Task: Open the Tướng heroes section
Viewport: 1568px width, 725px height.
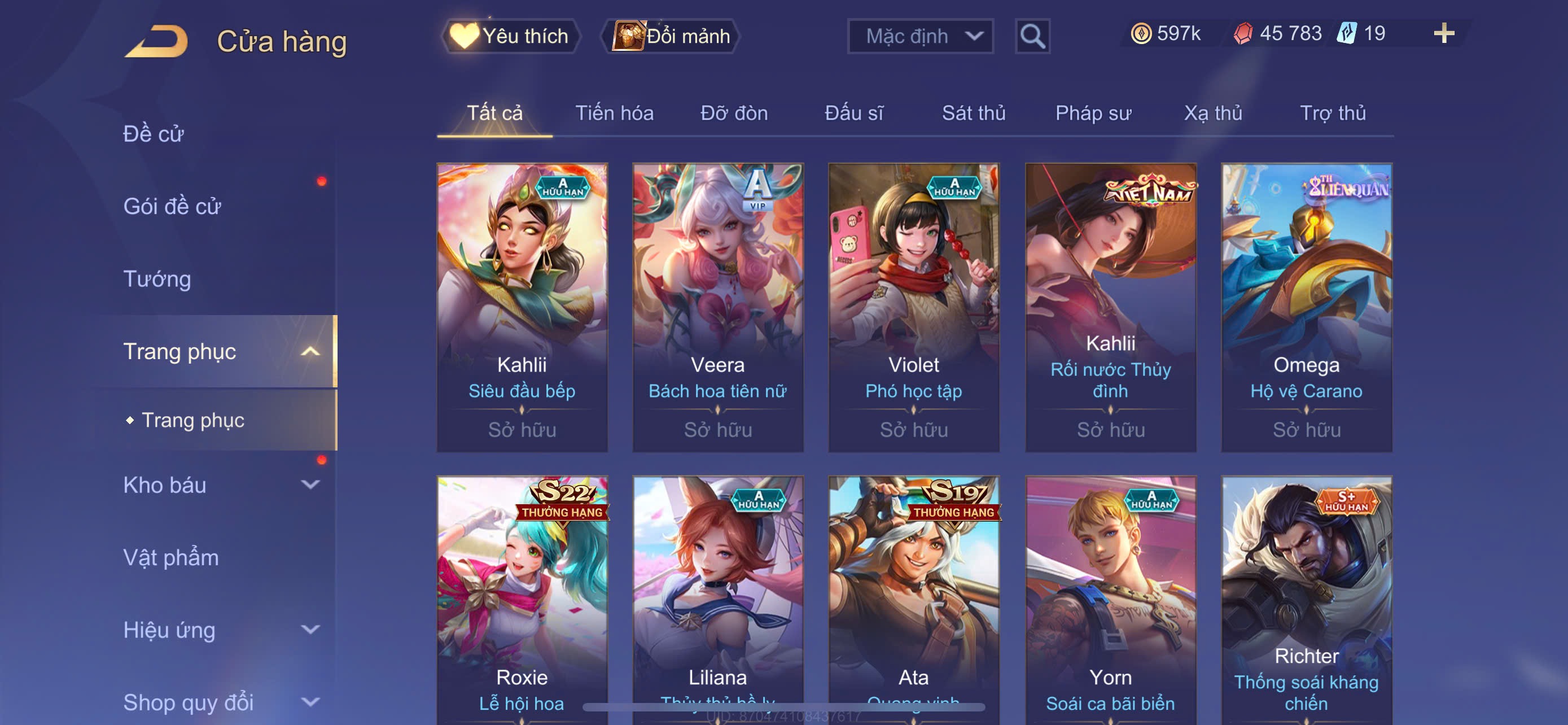Action: pyautogui.click(x=157, y=279)
